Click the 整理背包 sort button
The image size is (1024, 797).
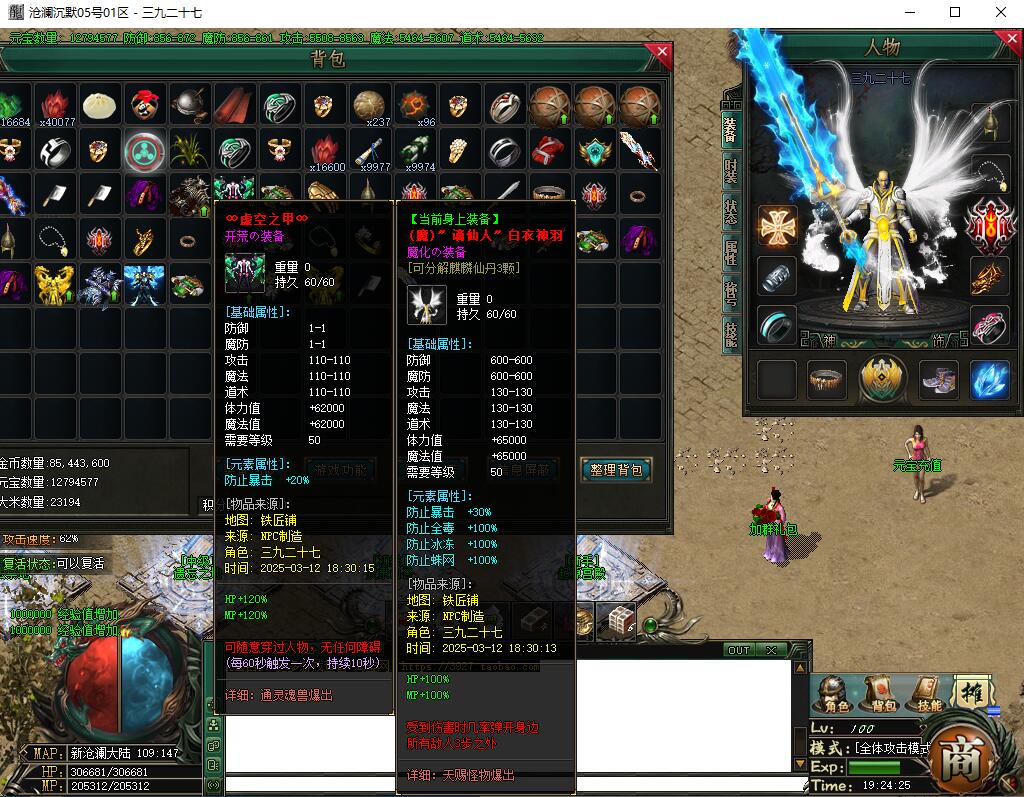(x=616, y=469)
